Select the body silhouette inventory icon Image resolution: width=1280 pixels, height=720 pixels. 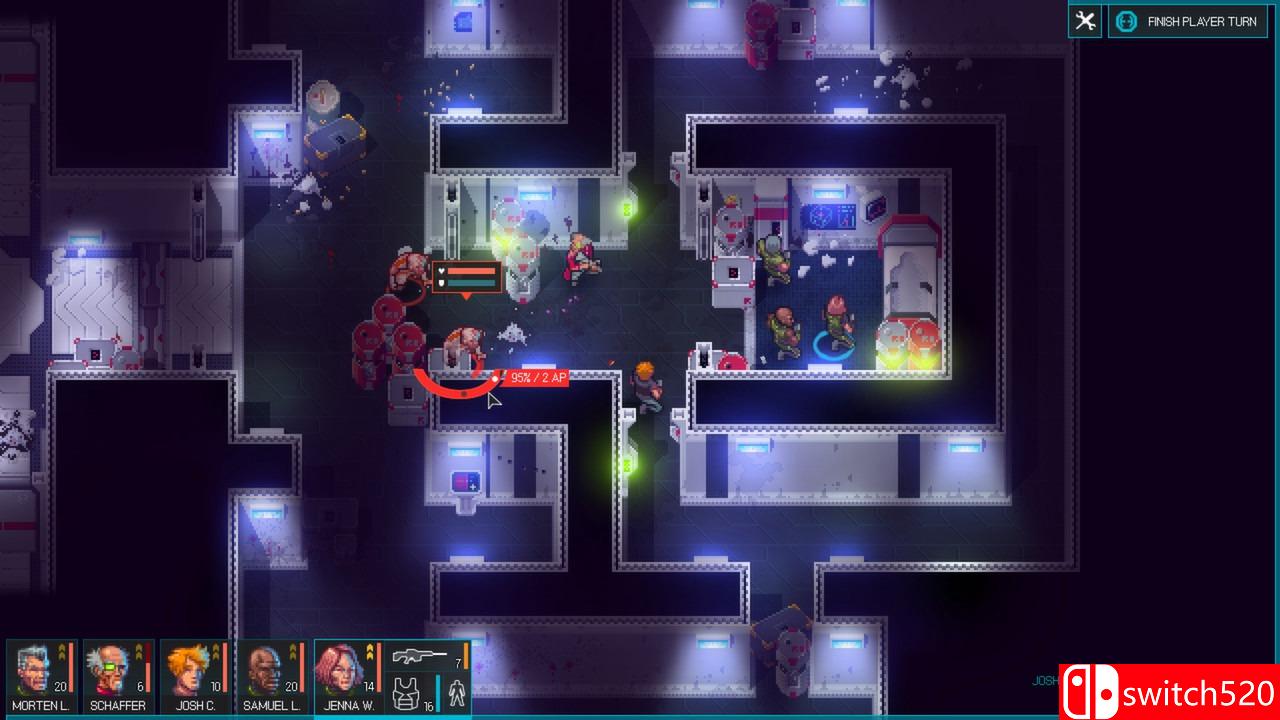[456, 692]
